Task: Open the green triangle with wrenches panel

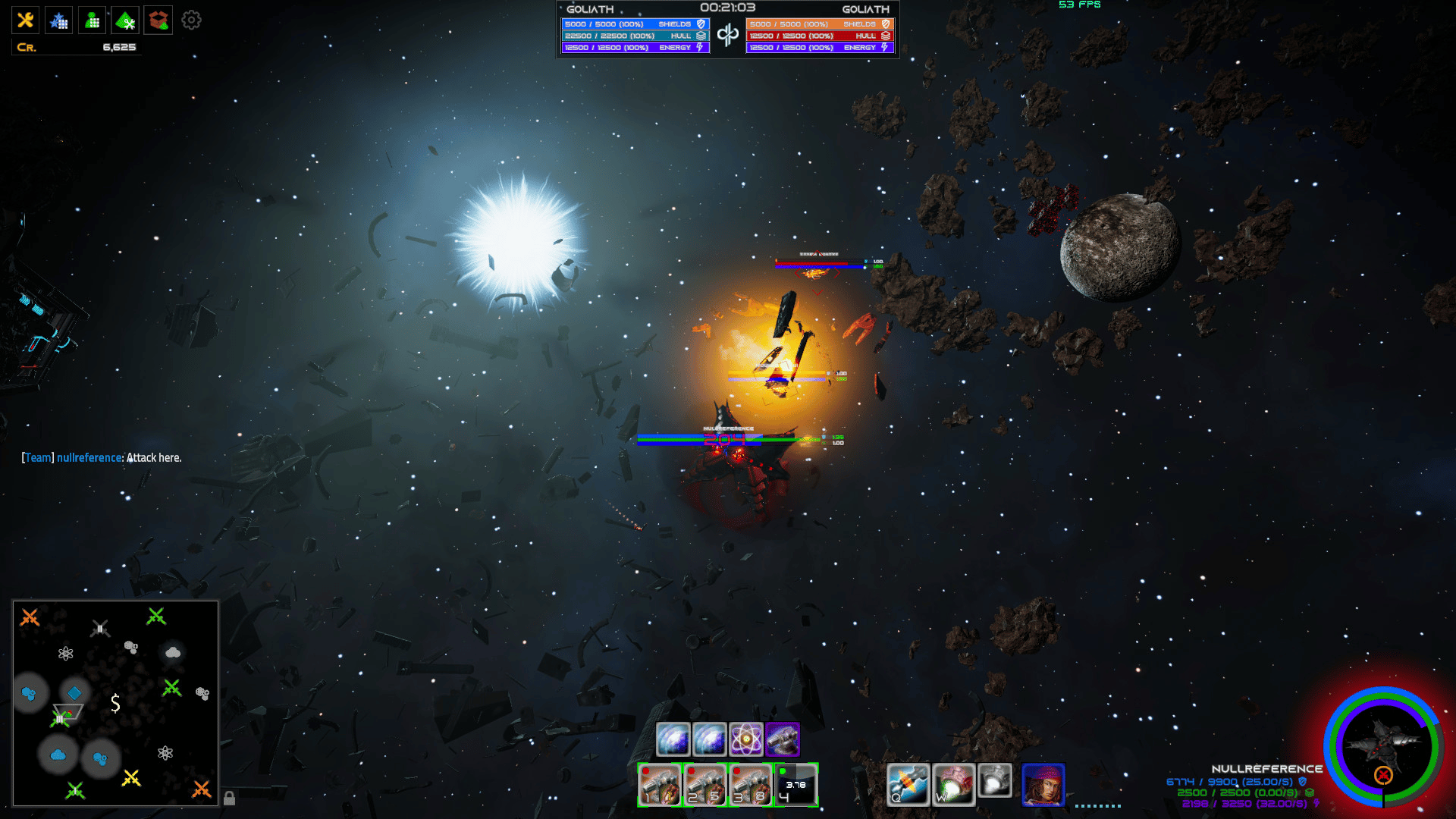Action: pos(126,20)
